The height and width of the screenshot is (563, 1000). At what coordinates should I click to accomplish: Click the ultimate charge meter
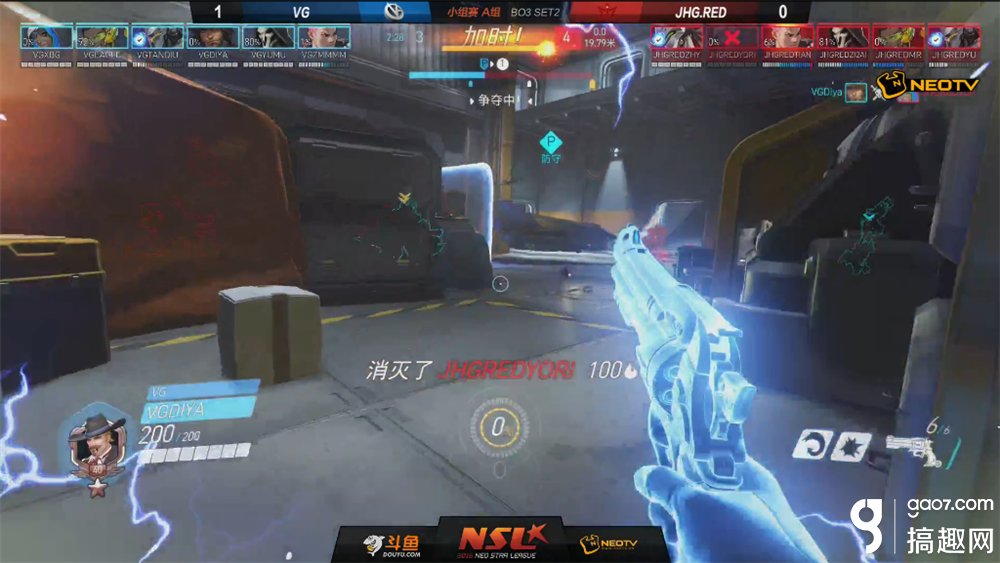[497, 427]
